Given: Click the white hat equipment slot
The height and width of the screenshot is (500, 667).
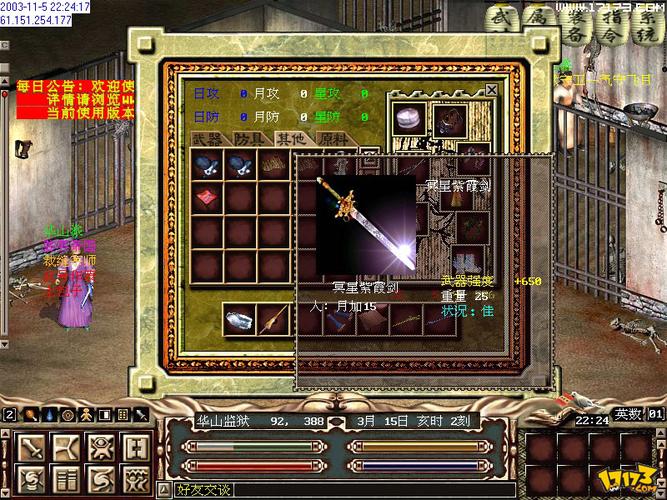Looking at the screenshot, I should coord(408,119).
